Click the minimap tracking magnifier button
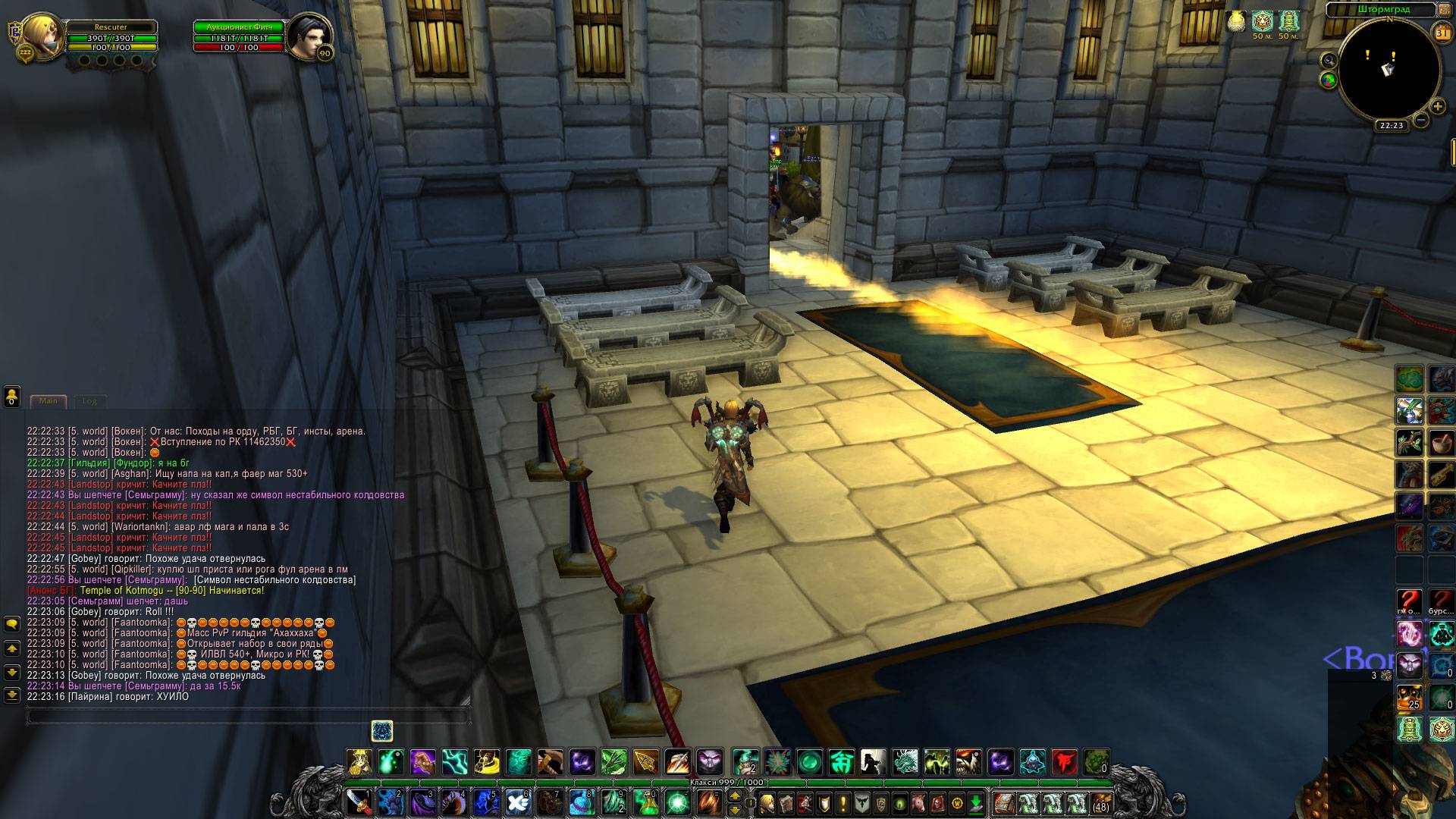This screenshot has width=1456, height=819. [1328, 60]
